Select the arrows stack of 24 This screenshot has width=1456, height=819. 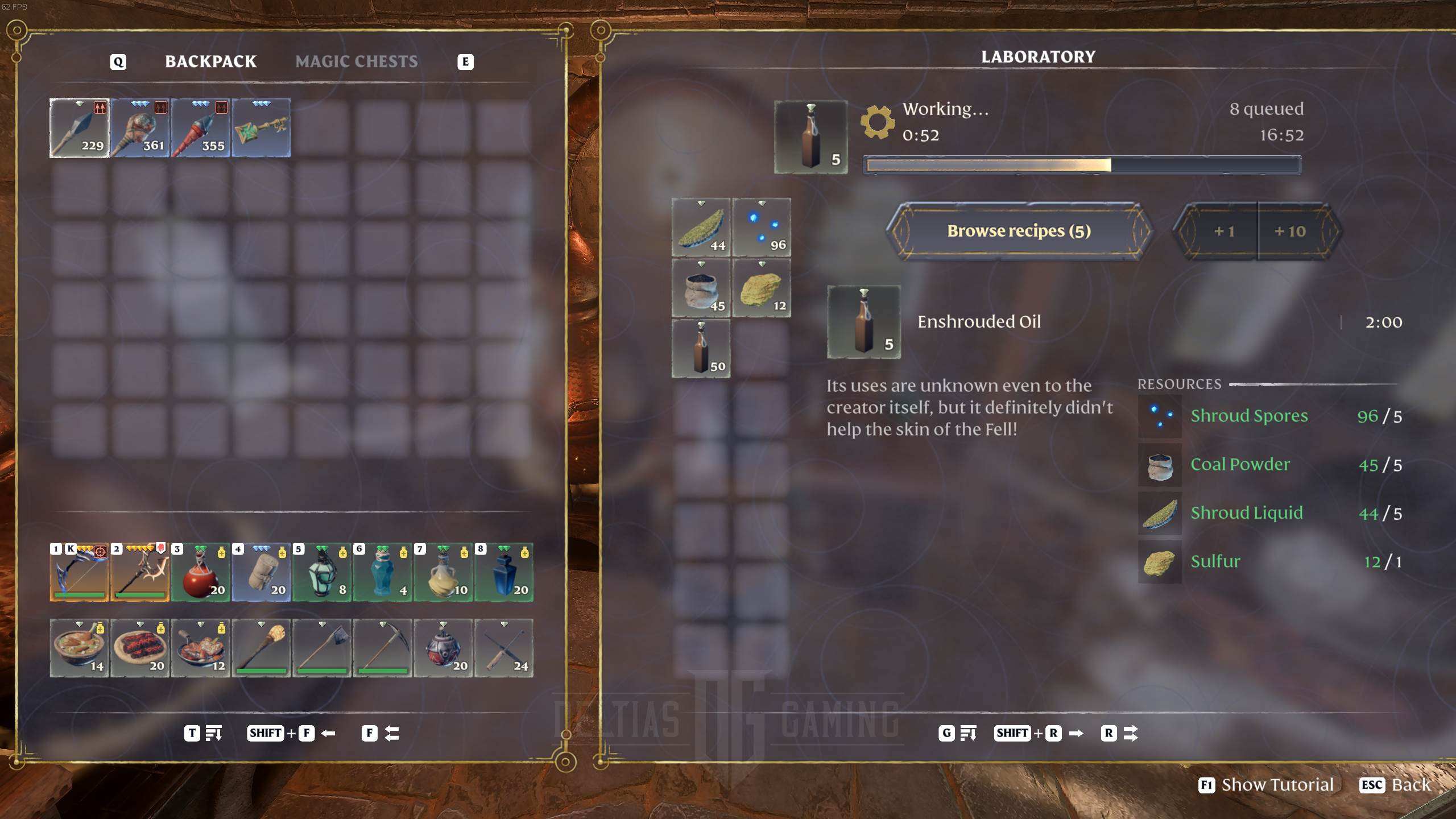point(504,648)
